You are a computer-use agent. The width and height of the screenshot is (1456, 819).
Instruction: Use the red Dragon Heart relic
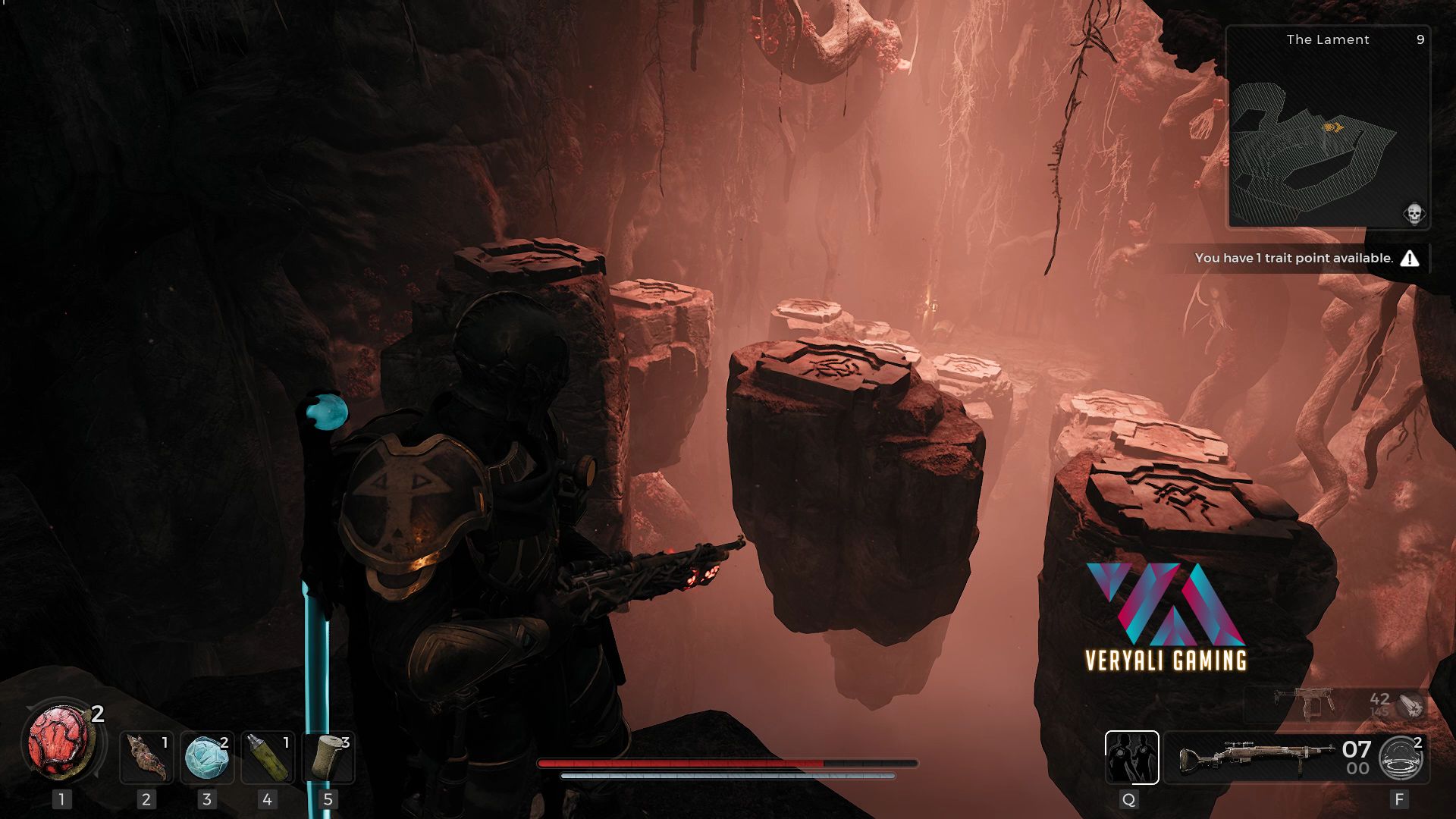coord(58,741)
